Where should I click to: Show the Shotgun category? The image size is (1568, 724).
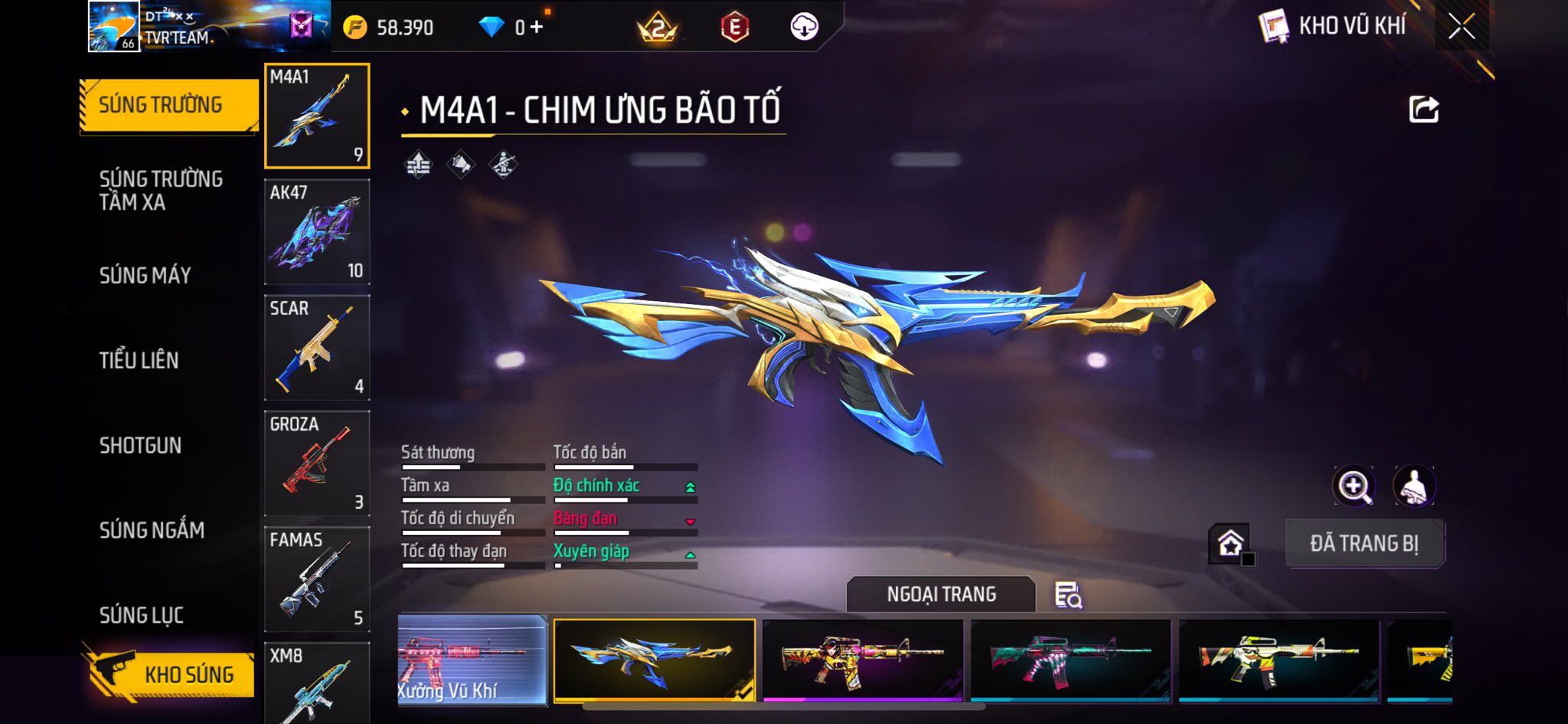point(140,445)
